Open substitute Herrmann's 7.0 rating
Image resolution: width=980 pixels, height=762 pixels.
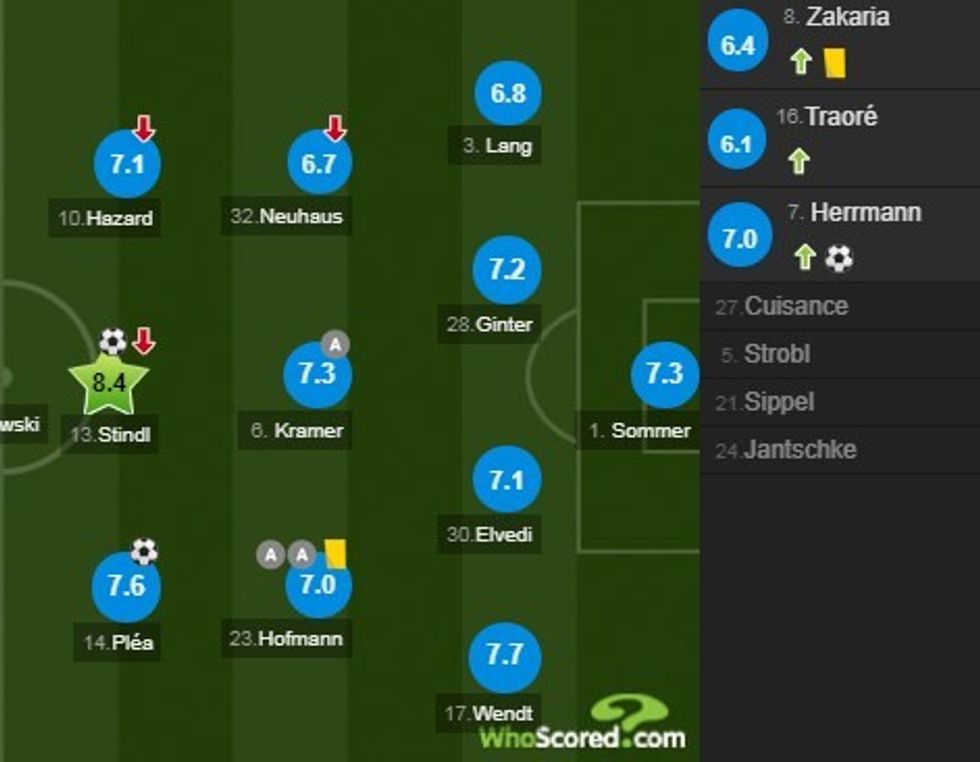click(739, 241)
